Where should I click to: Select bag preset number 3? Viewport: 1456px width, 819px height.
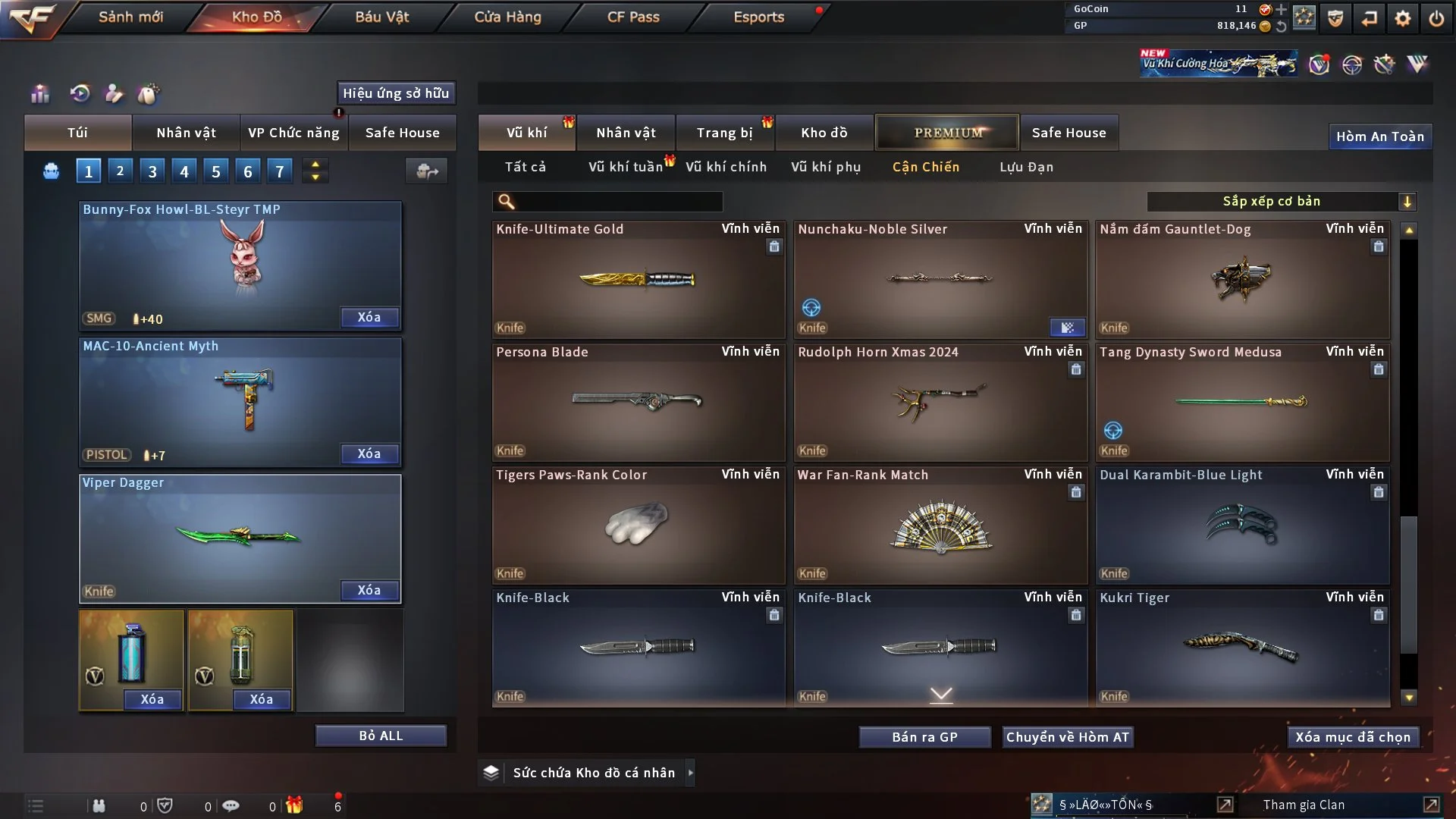coord(152,171)
